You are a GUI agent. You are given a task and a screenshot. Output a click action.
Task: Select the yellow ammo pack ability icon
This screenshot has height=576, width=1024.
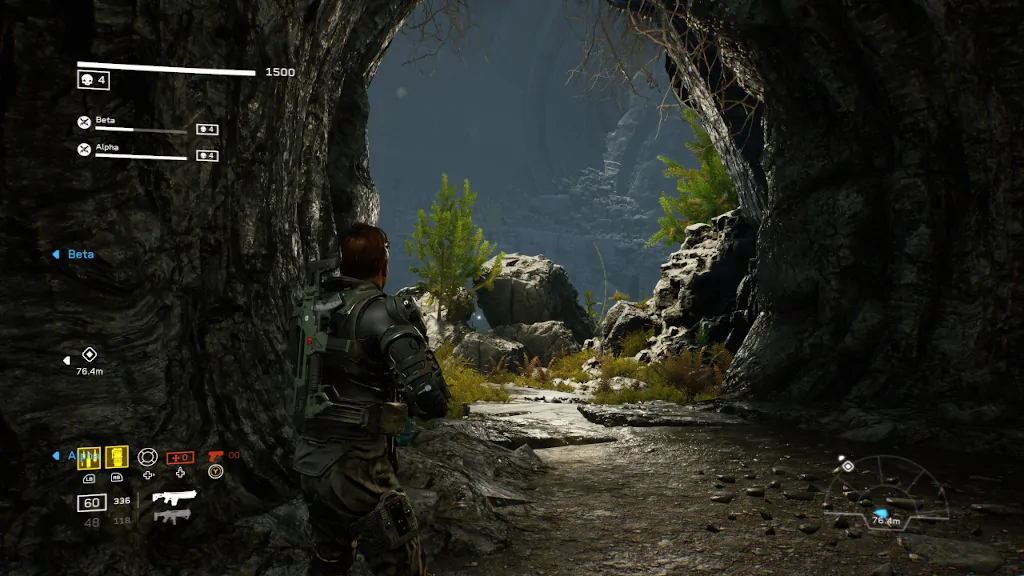[89, 457]
